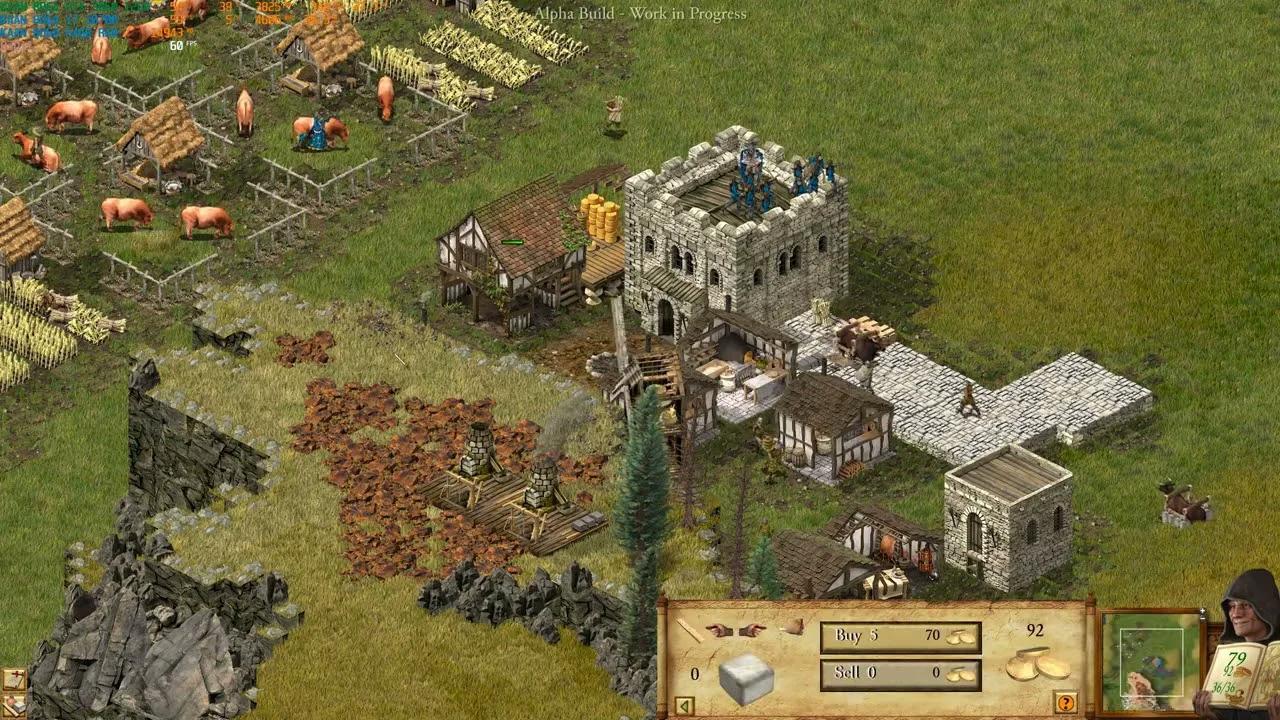Select the stone block in the market panel

(x=745, y=677)
